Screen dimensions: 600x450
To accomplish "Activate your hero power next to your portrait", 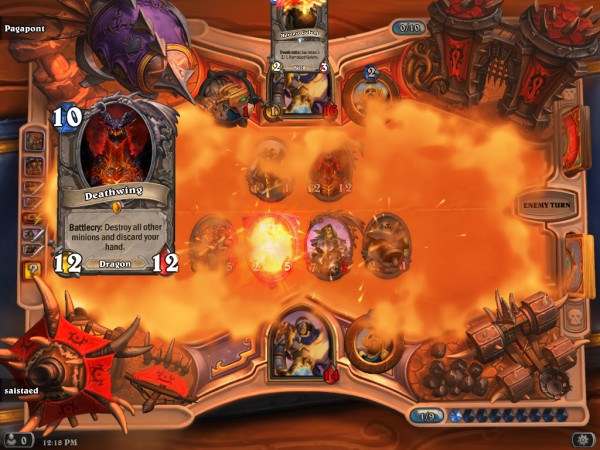I will pyautogui.click(x=372, y=344).
